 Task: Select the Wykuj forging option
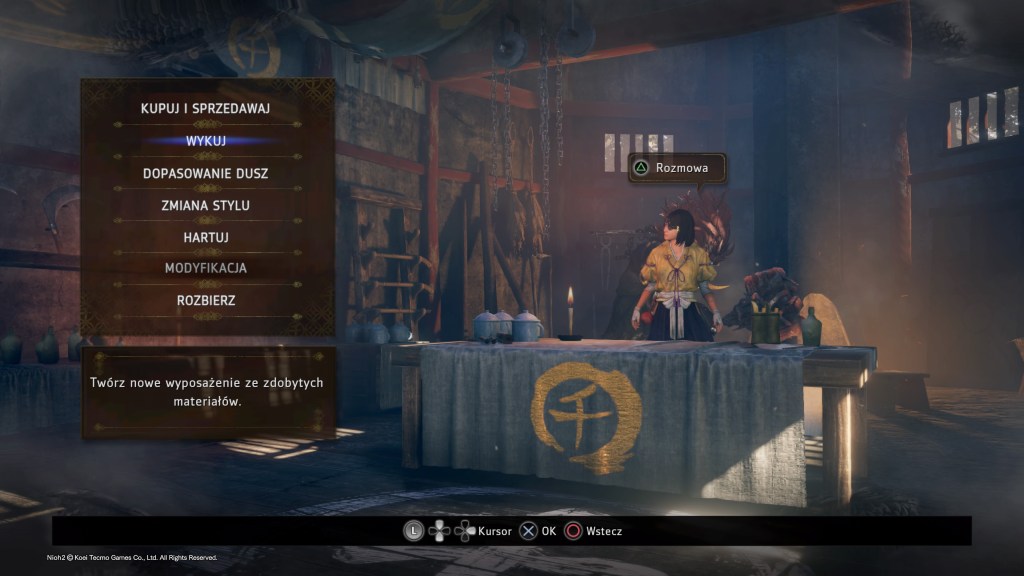coord(206,140)
